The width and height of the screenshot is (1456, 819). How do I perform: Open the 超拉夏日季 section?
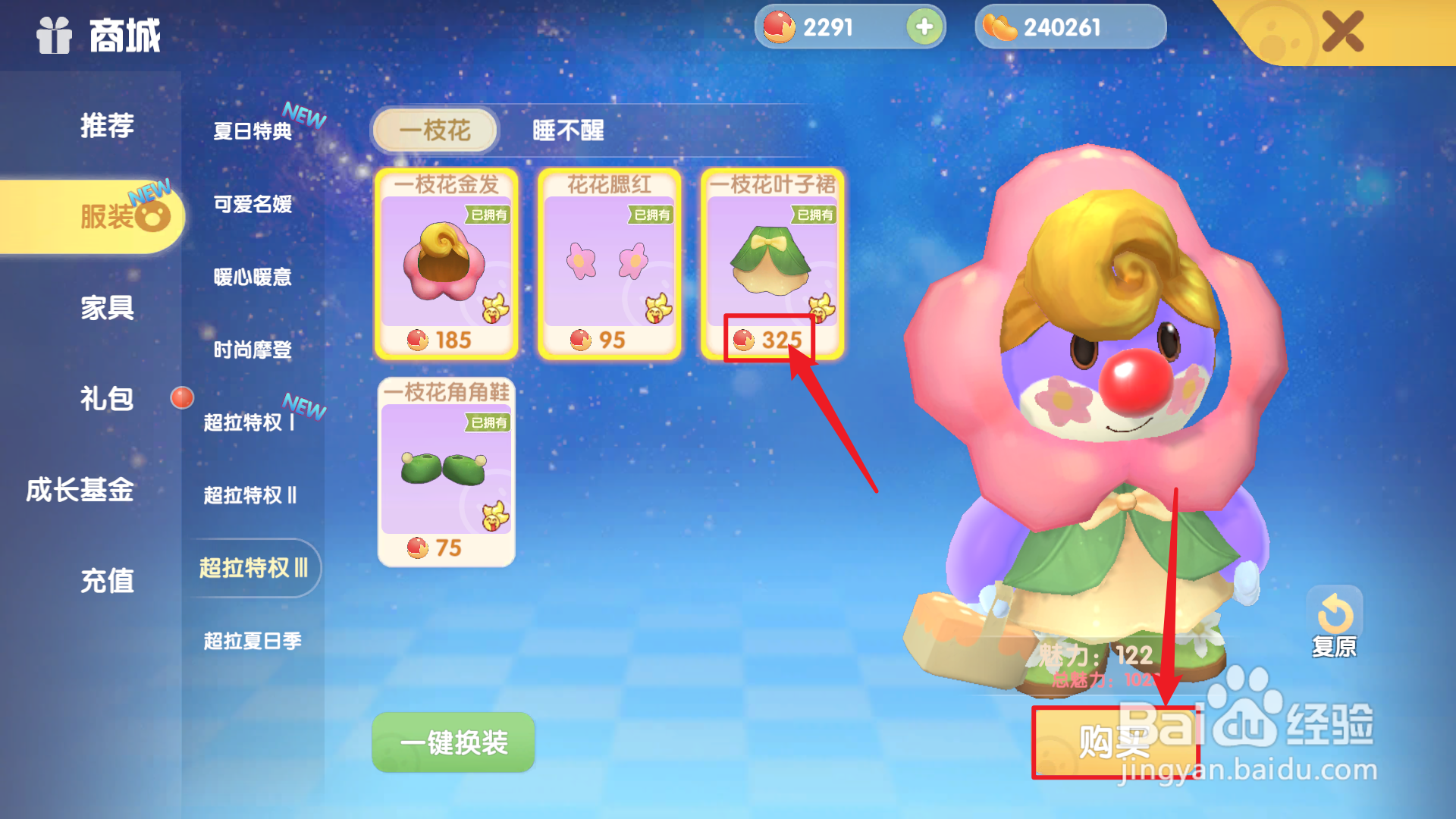pos(252,641)
